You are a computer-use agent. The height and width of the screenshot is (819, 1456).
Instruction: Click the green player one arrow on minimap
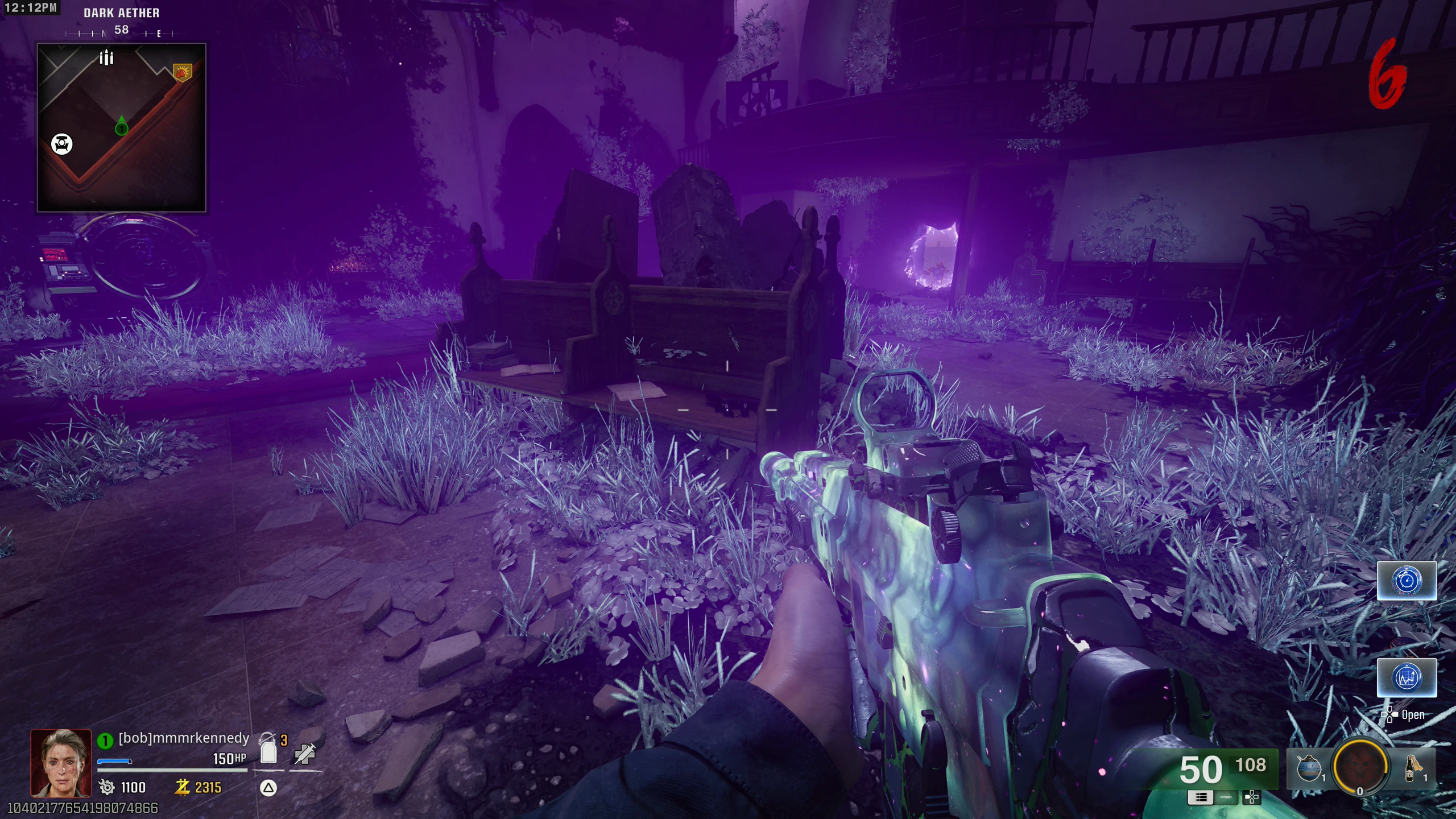click(x=121, y=127)
